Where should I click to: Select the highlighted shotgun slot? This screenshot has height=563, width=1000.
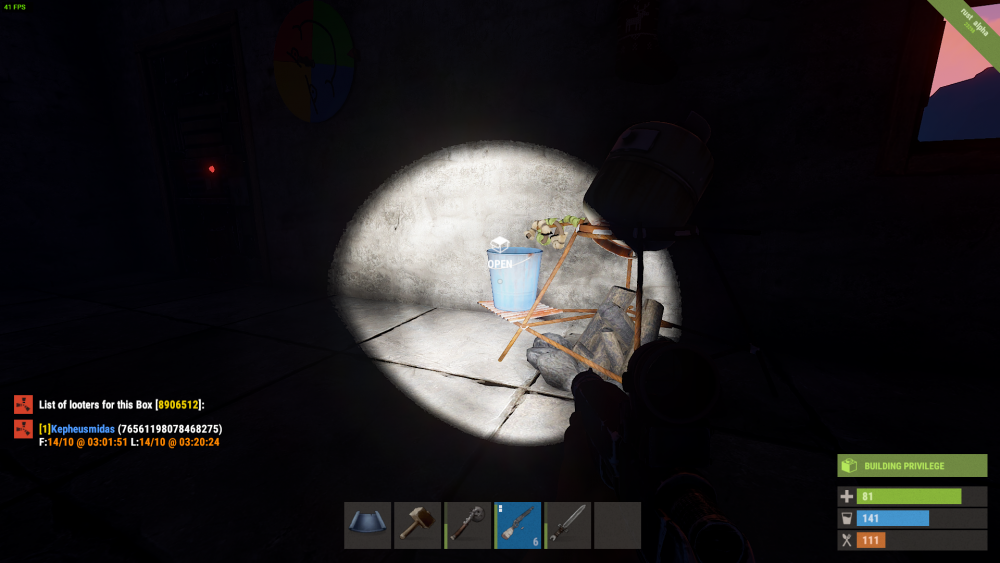[x=518, y=525]
